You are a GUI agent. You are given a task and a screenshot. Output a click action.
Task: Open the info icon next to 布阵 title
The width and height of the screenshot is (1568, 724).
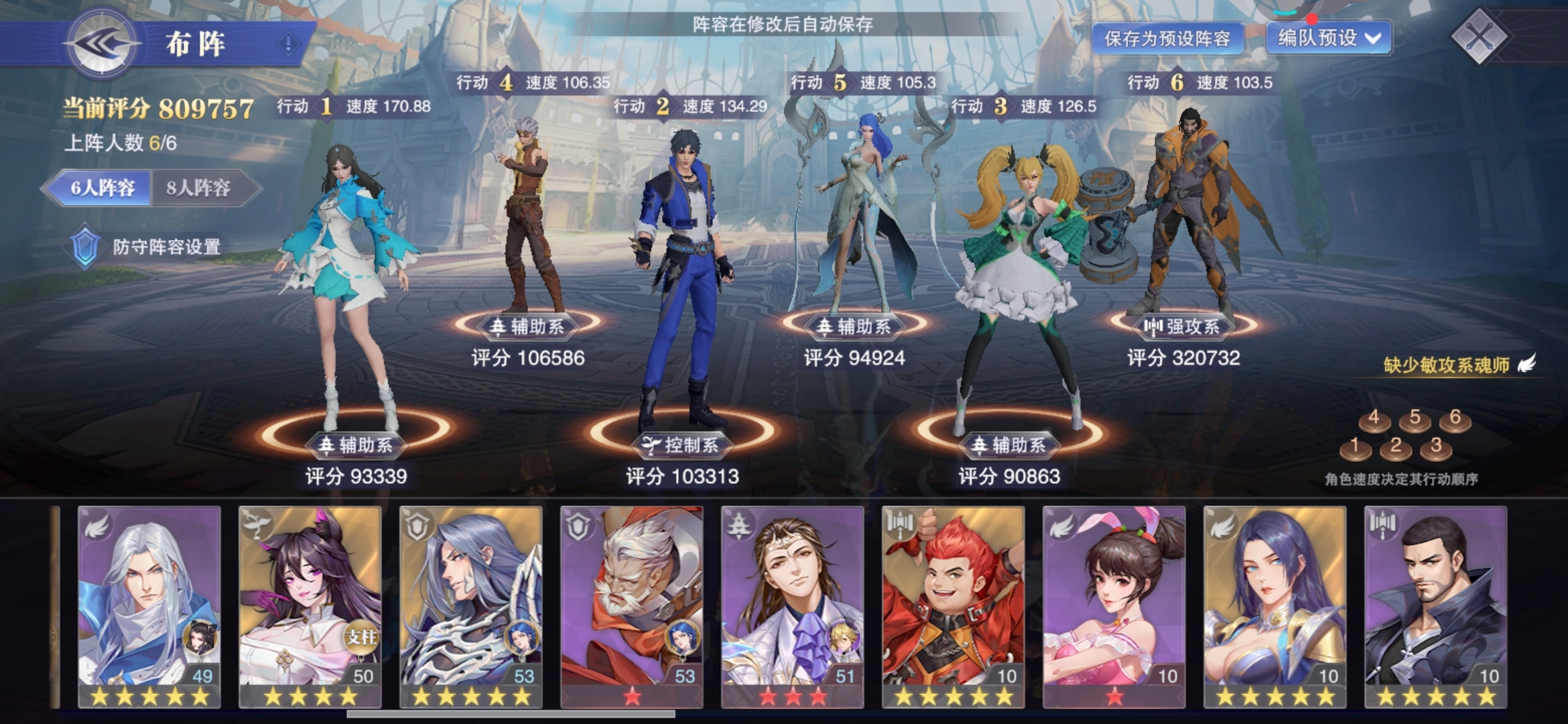(288, 45)
